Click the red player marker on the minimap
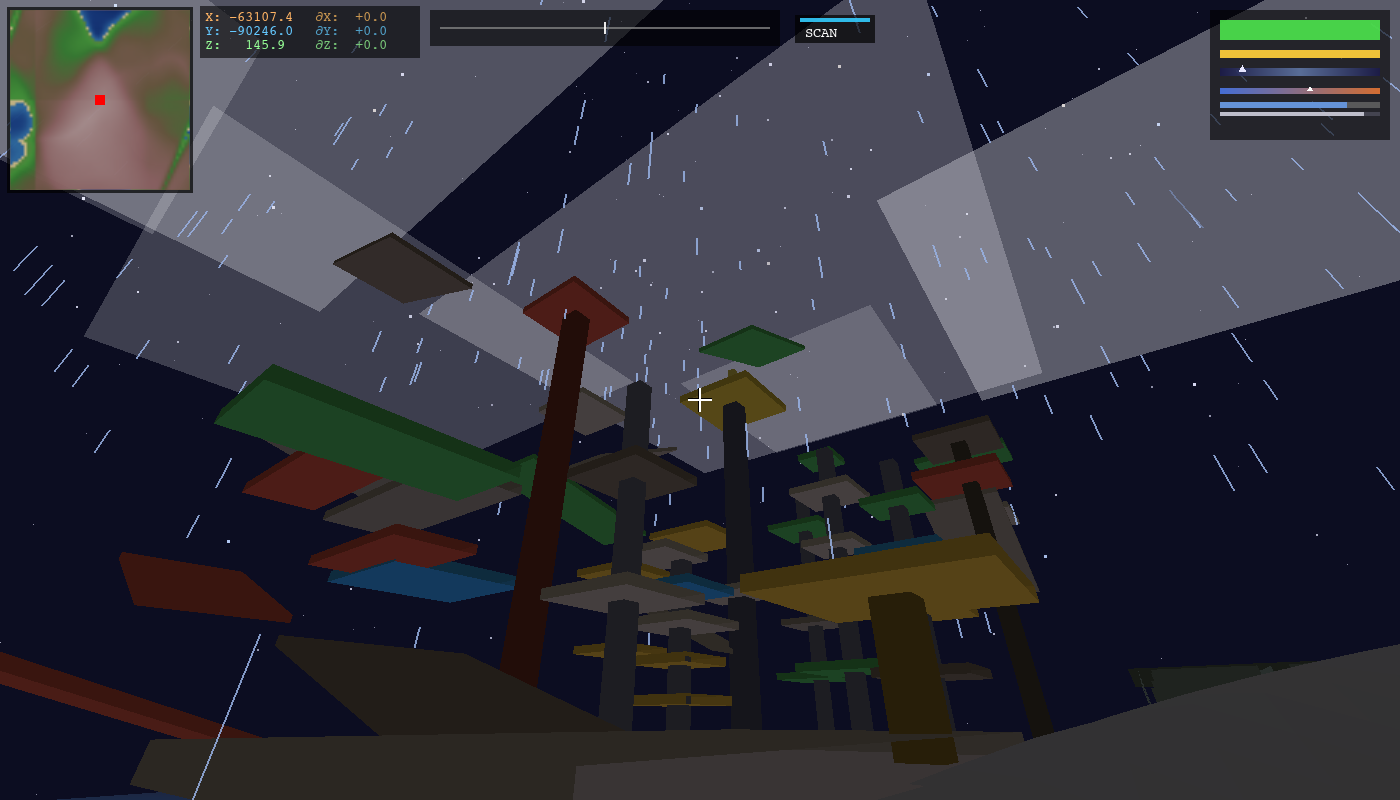Screen dimensions: 1400x800 pyautogui.click(x=99, y=99)
